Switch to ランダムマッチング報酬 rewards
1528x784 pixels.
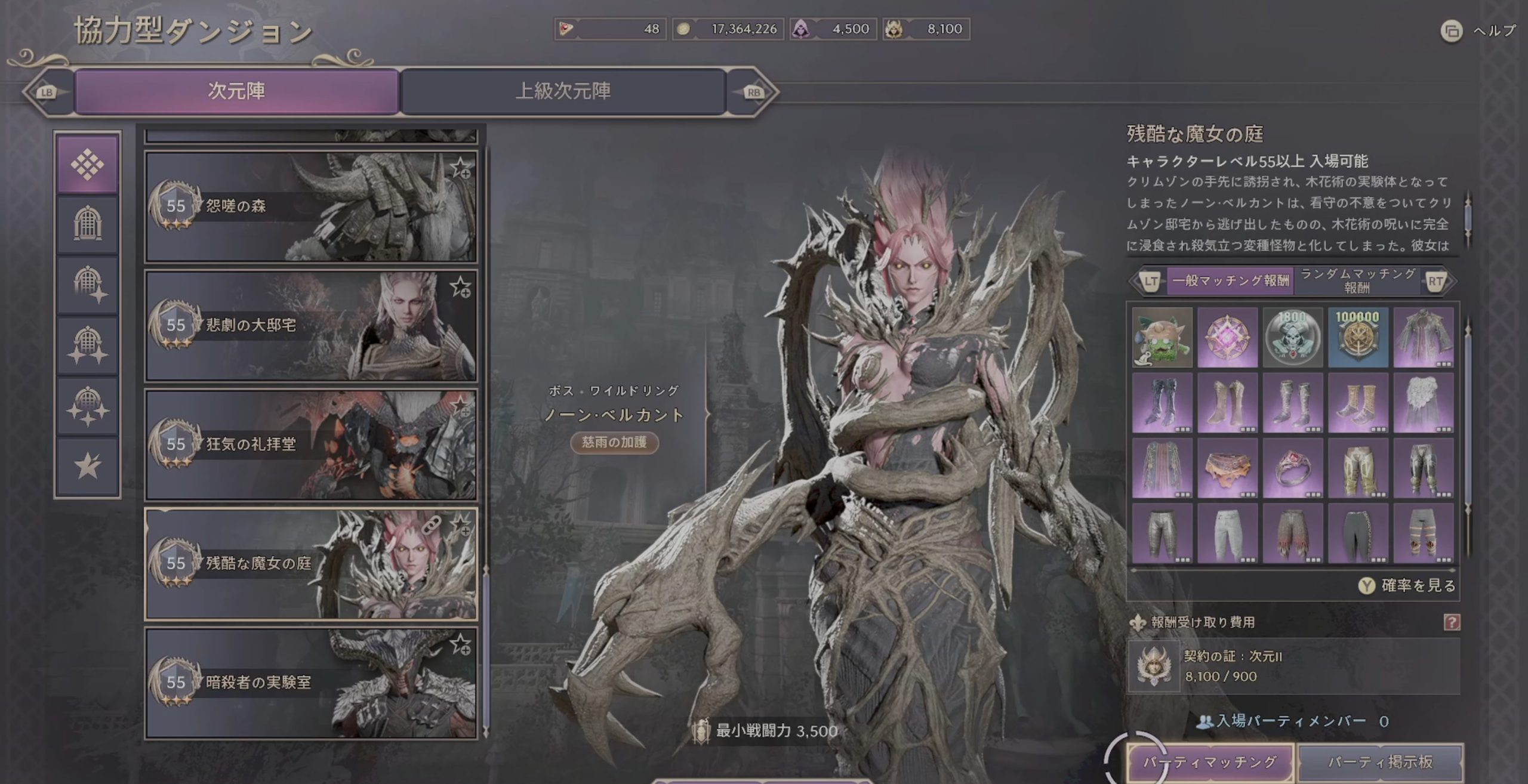coord(1357,280)
